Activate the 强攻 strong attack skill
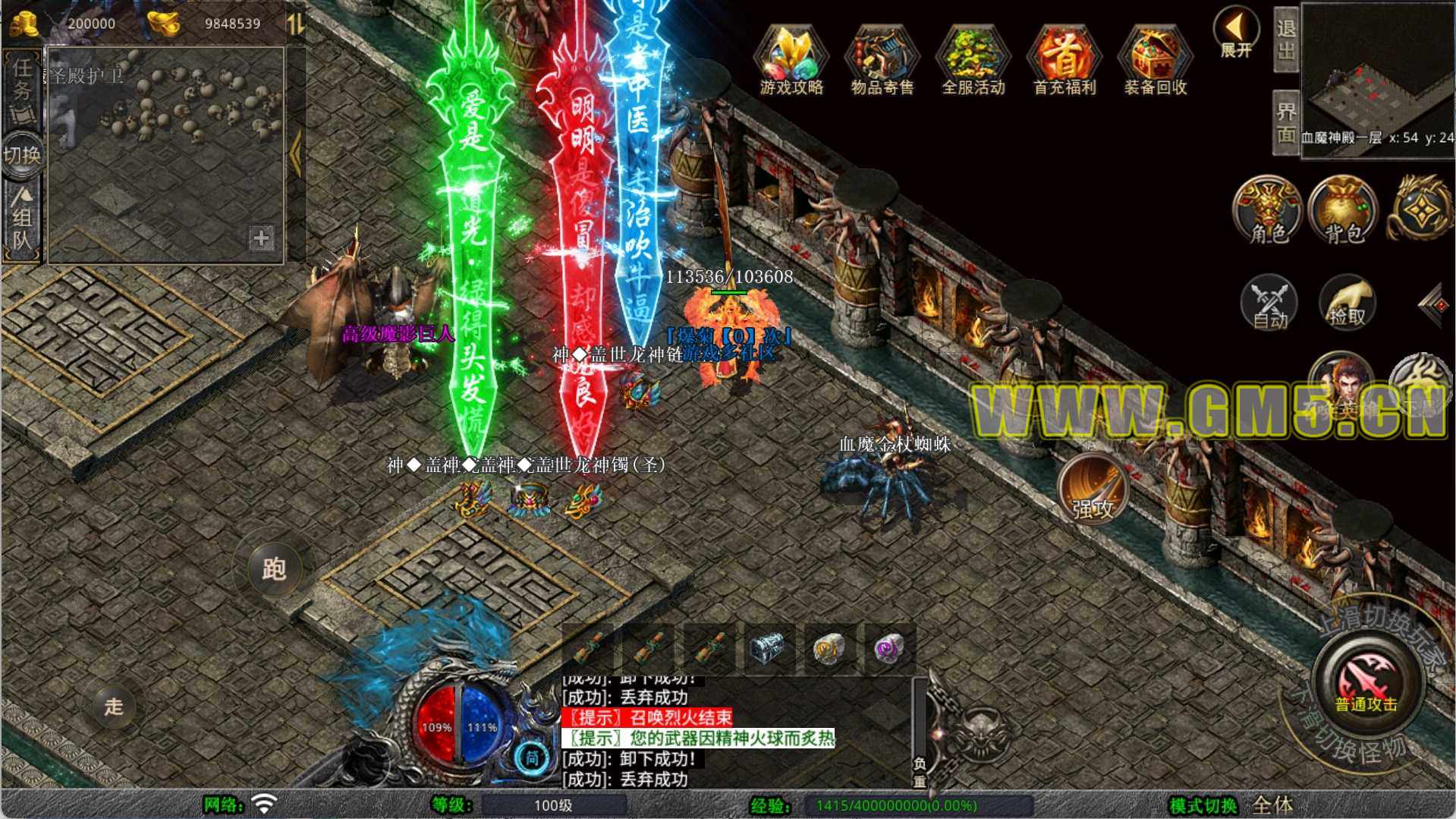Viewport: 1456px width, 819px height. [1093, 490]
